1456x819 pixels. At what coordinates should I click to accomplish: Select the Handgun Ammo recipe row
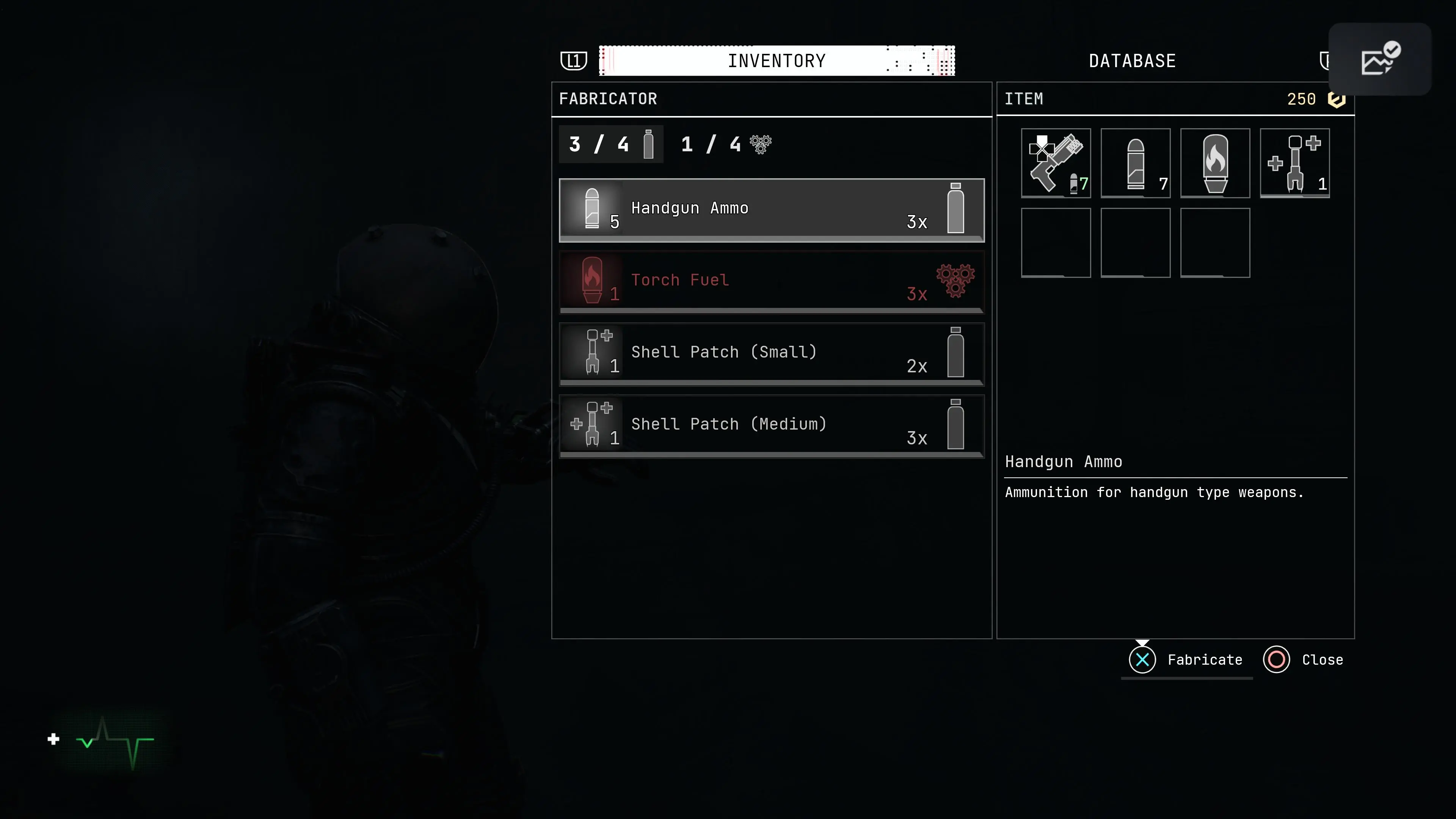772,210
